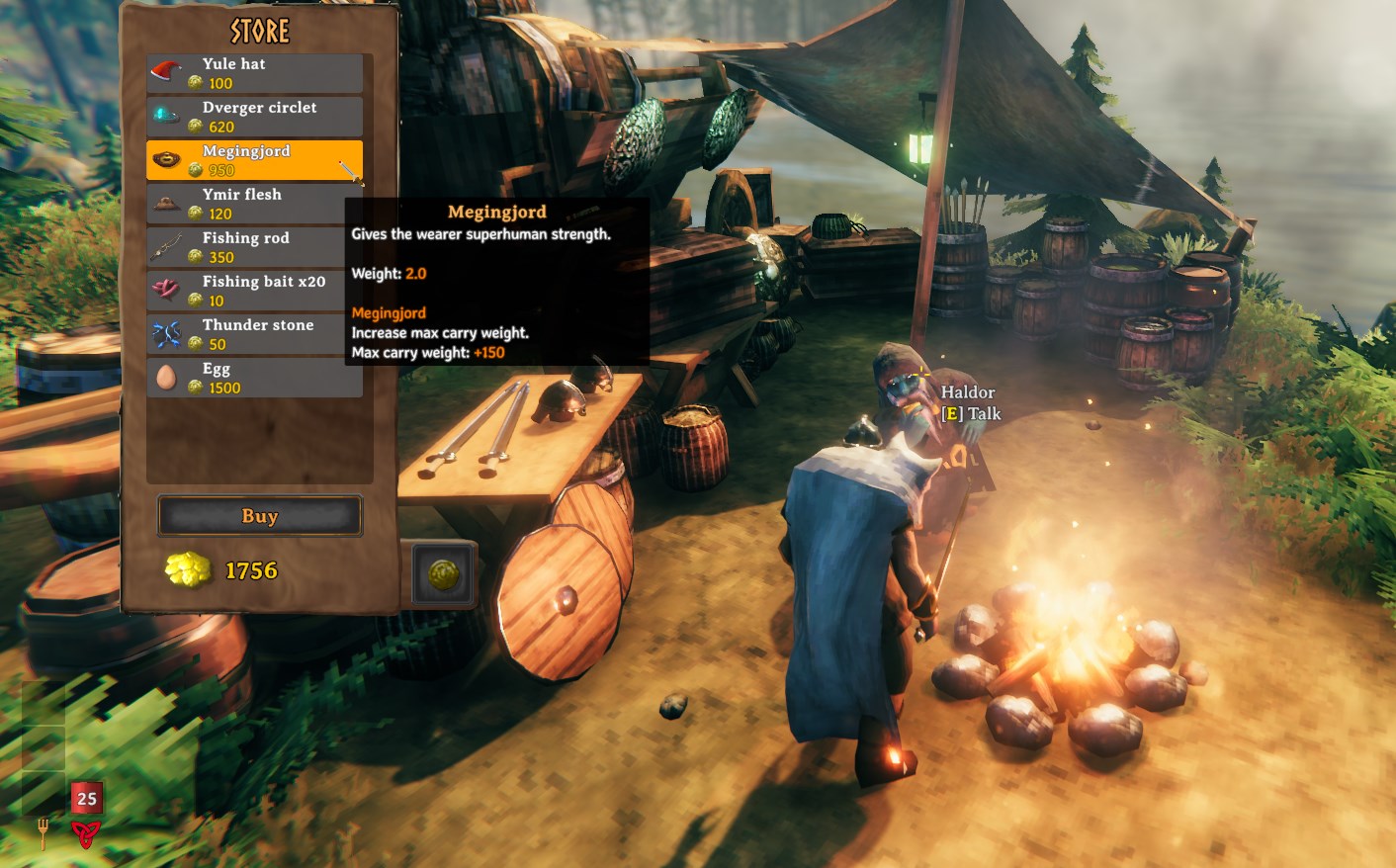Click the Buy button

(260, 516)
